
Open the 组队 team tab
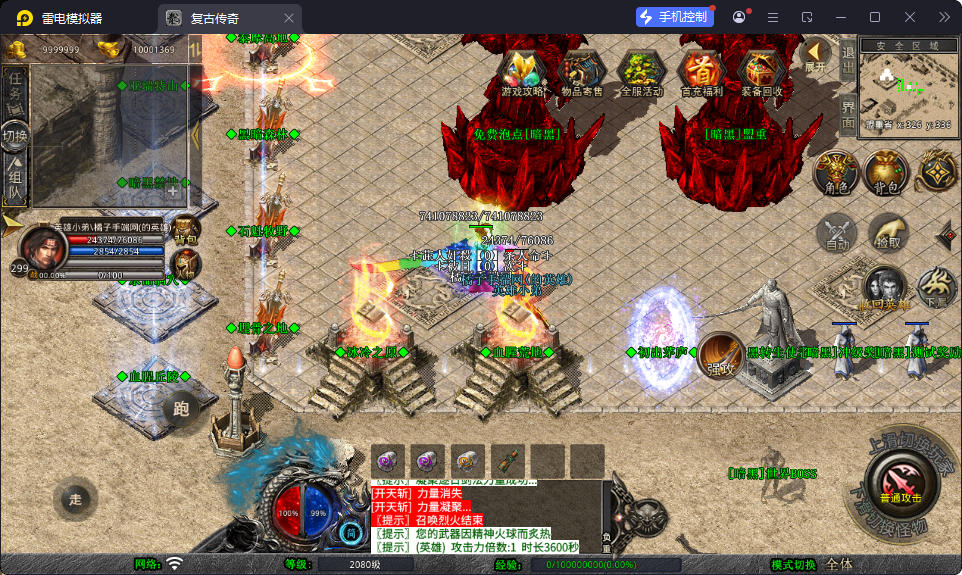(15, 180)
